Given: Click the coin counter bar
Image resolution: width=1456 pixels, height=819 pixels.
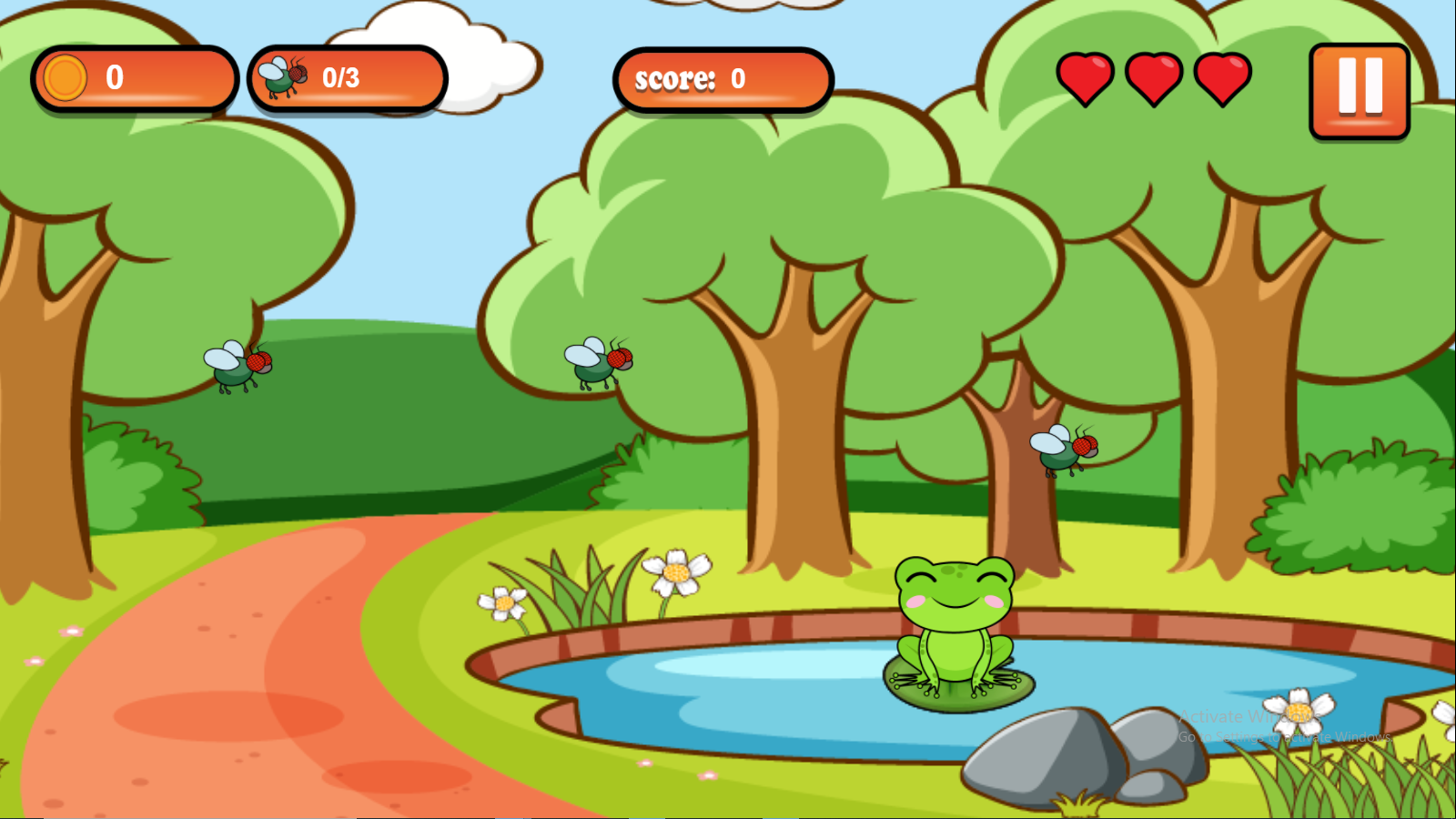Looking at the screenshot, I should [135, 78].
